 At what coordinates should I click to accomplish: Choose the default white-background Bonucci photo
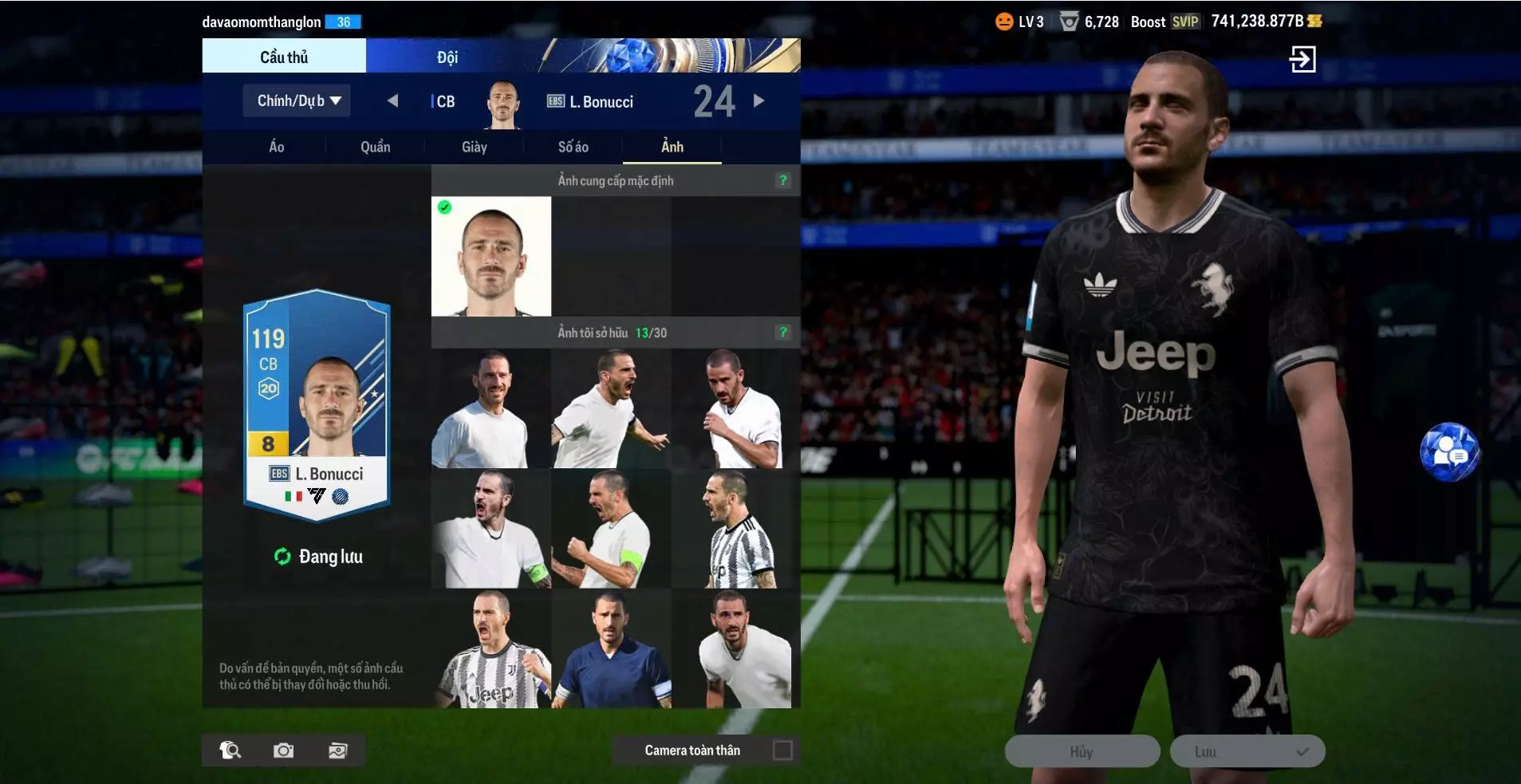coord(491,256)
